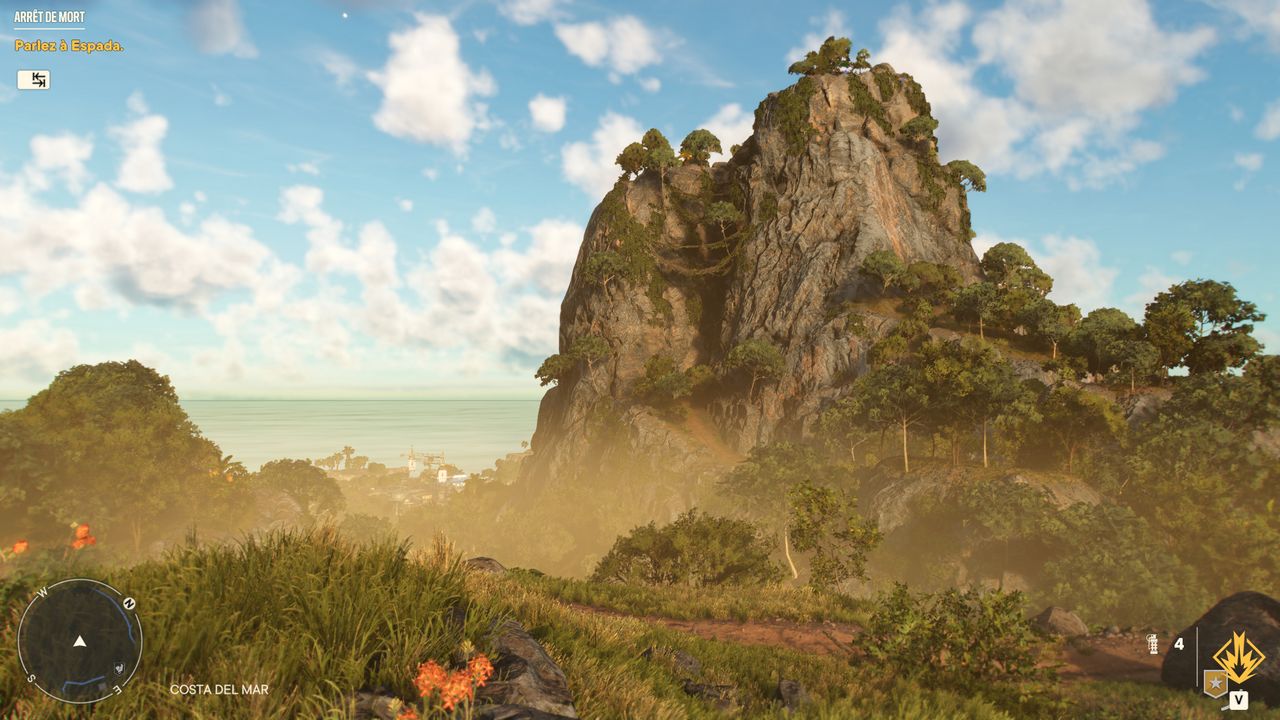Select the 'Parlez à Espada' objective

(69, 46)
